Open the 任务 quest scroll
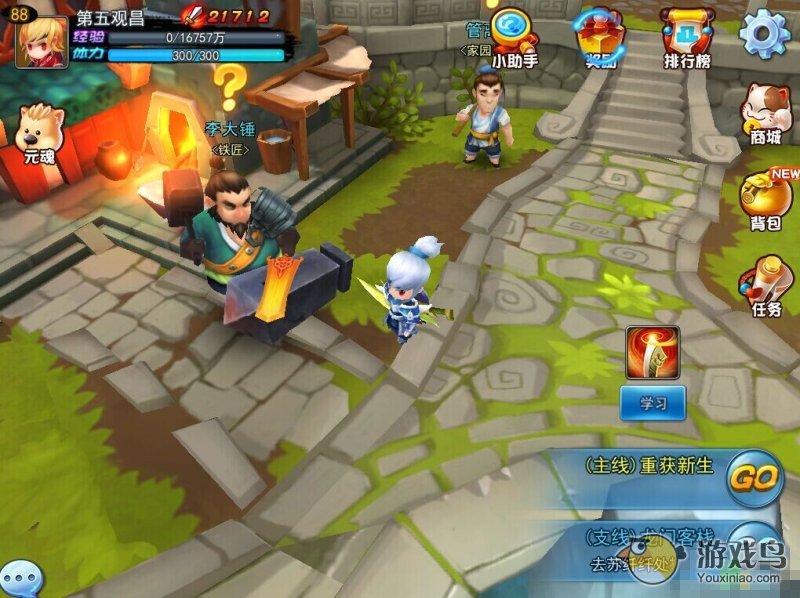Image resolution: width=800 pixels, height=598 pixels. (x=766, y=288)
